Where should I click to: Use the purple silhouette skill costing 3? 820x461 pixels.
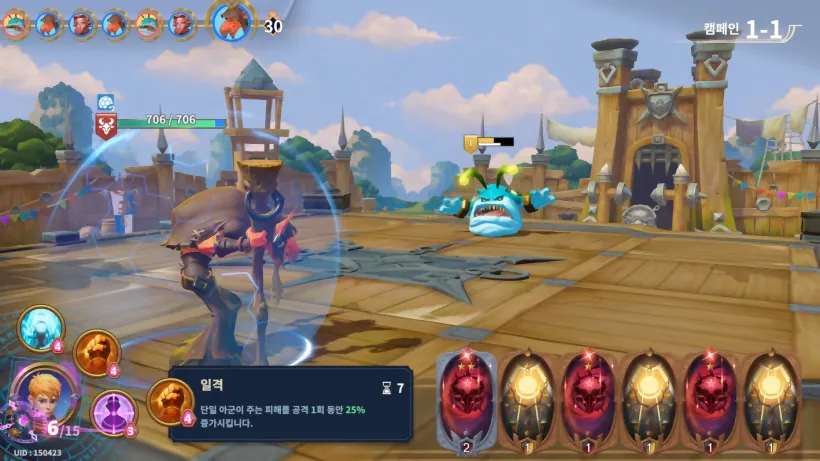[113, 411]
